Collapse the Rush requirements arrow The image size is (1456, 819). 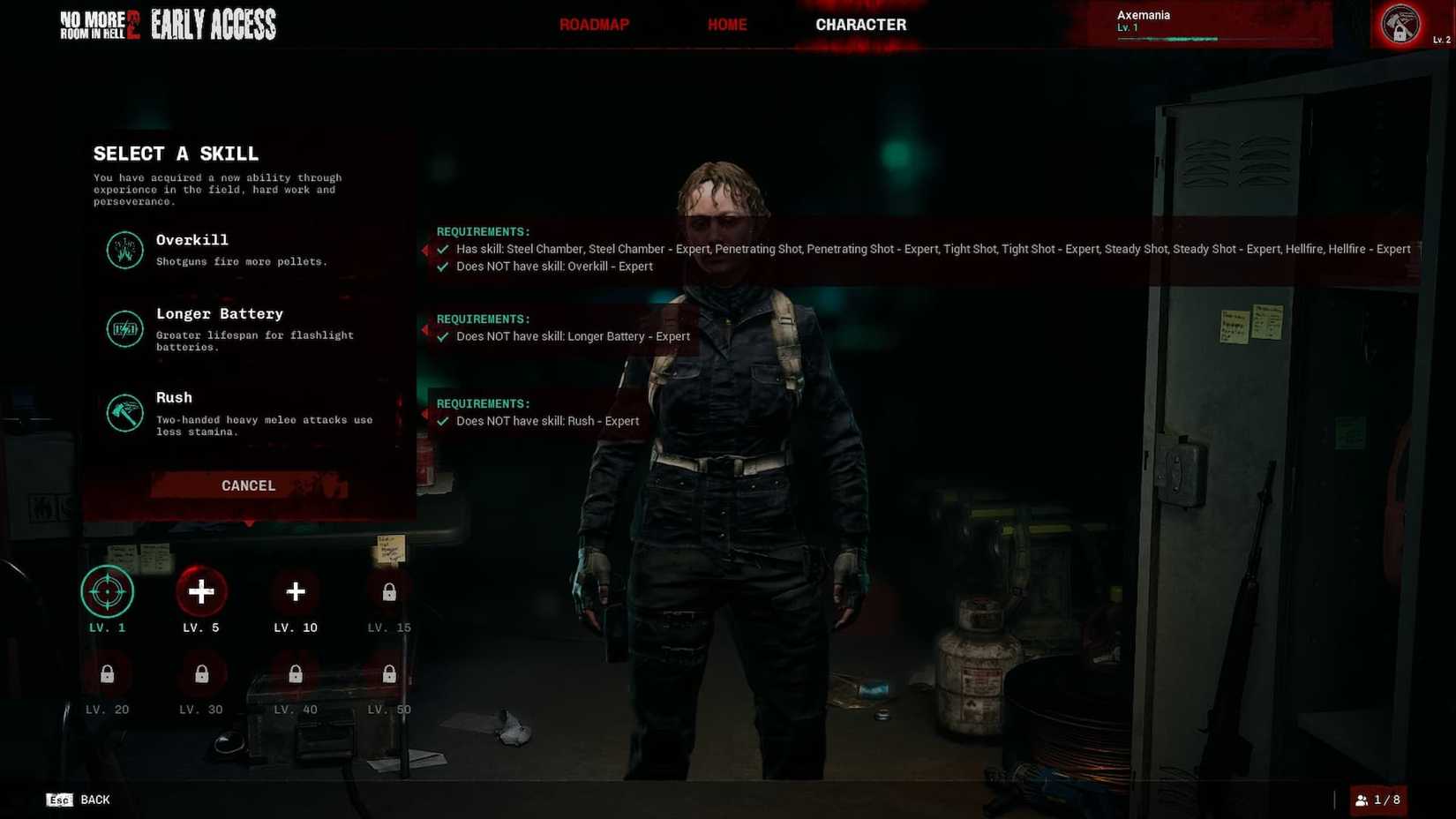coord(426,413)
